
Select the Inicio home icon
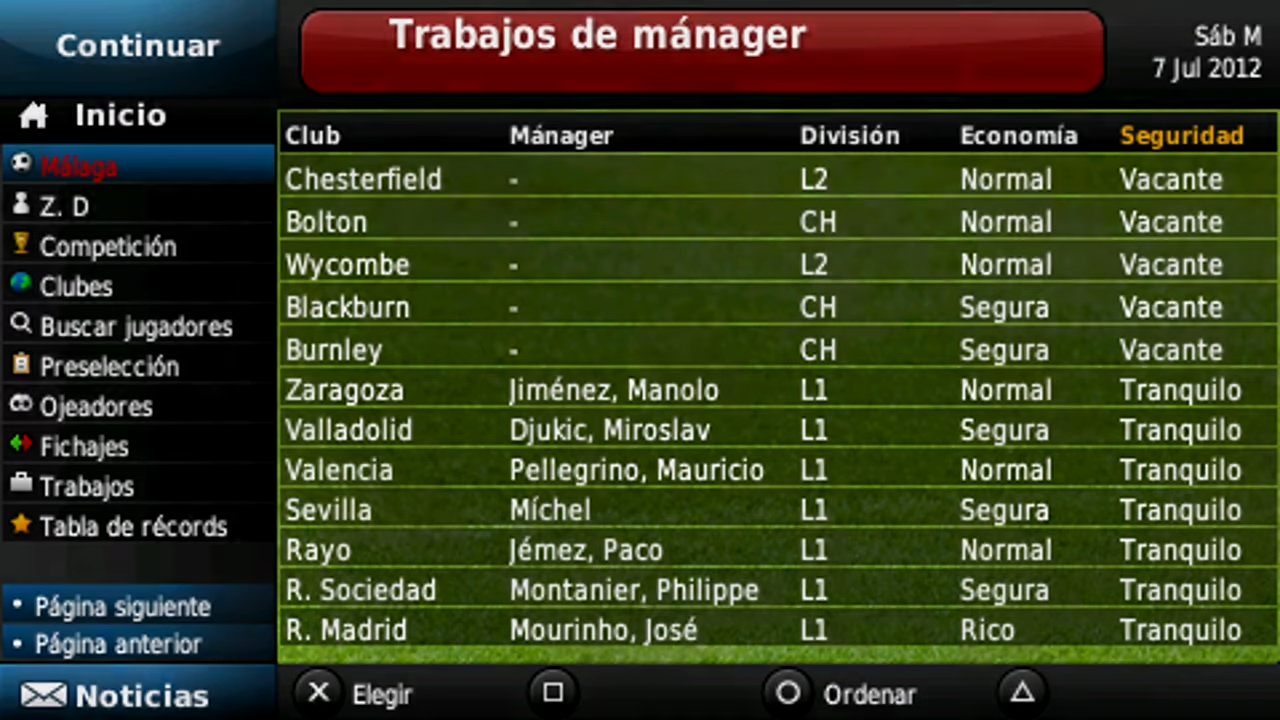coord(32,114)
